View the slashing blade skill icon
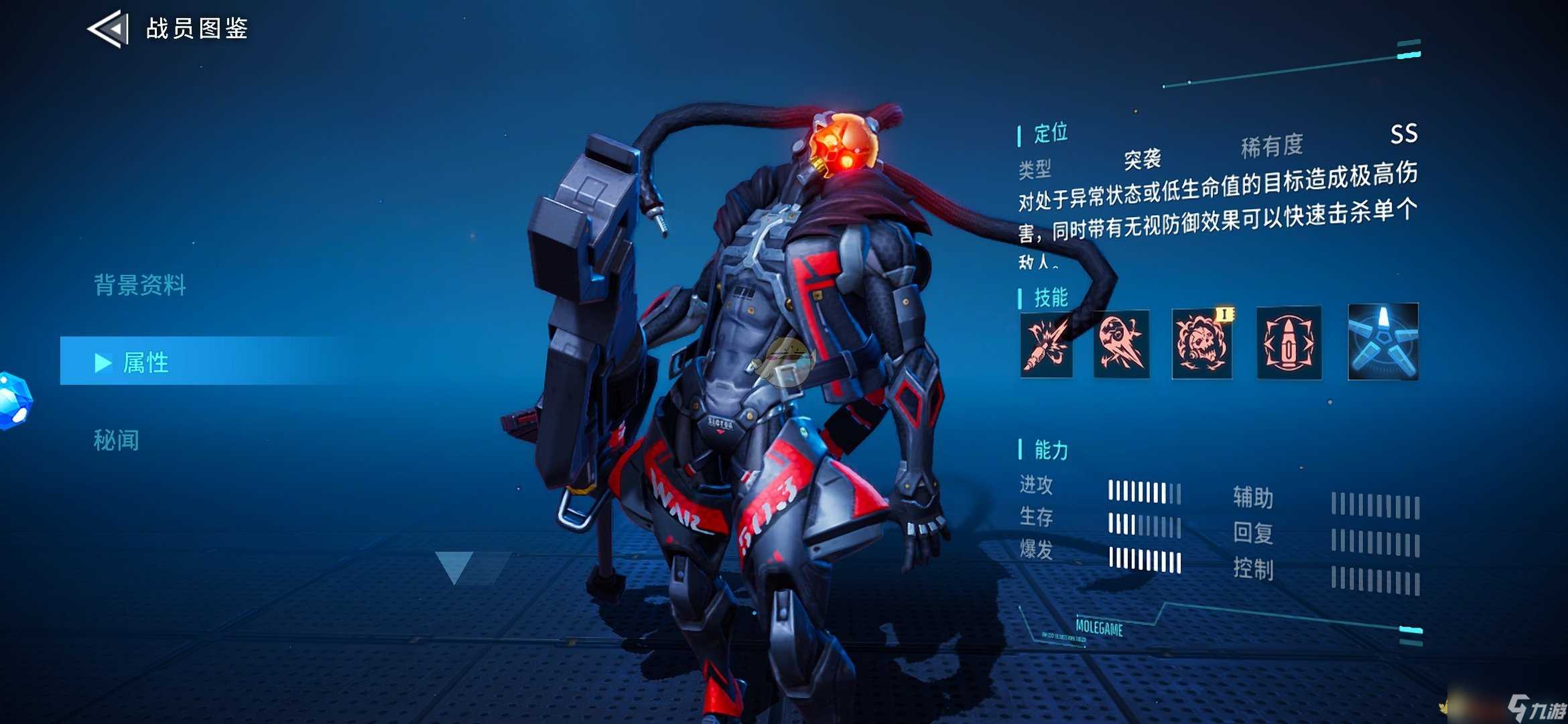The width and height of the screenshot is (1568, 724). click(1046, 346)
